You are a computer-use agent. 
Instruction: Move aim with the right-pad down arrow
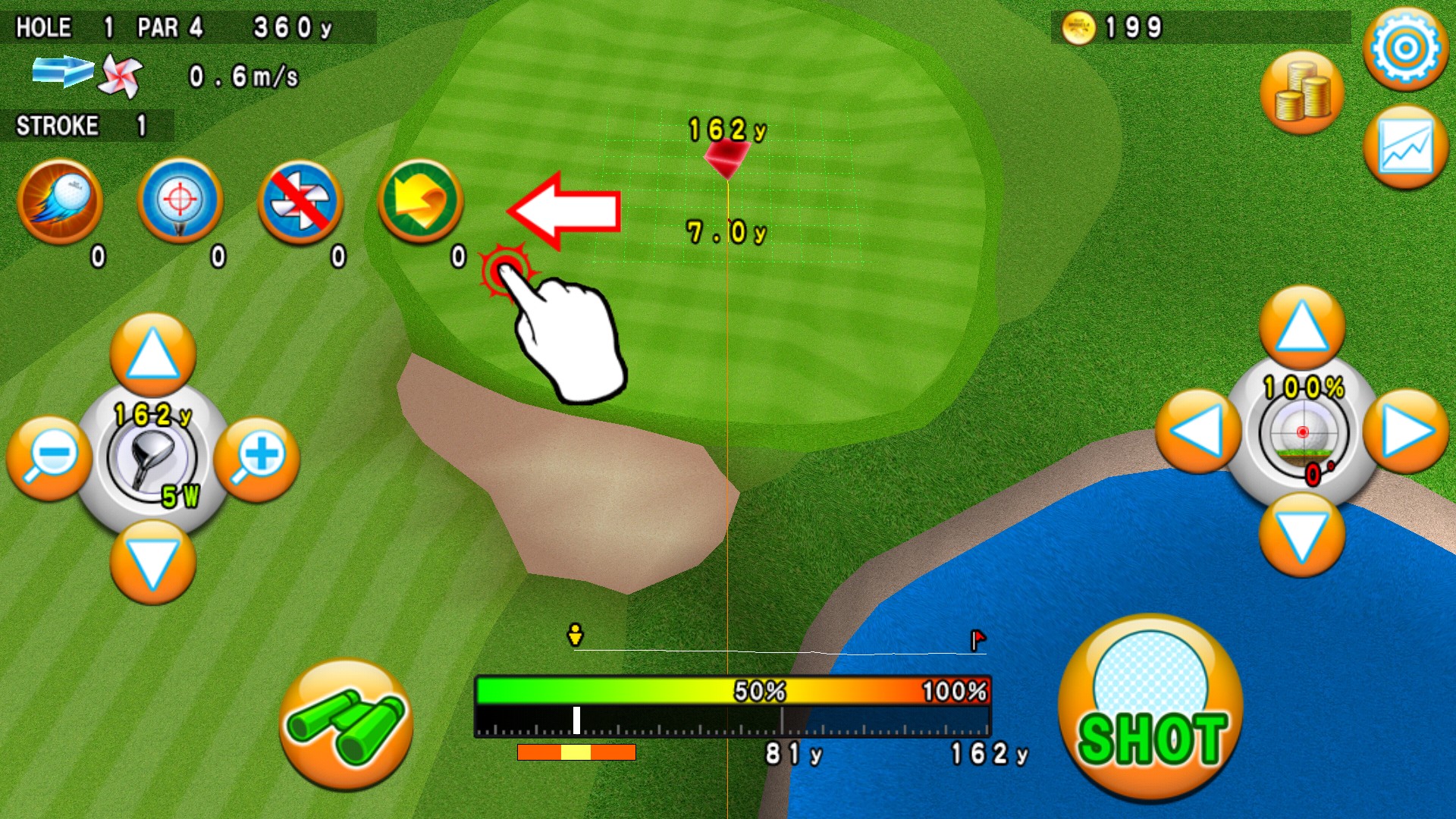coord(1302,535)
